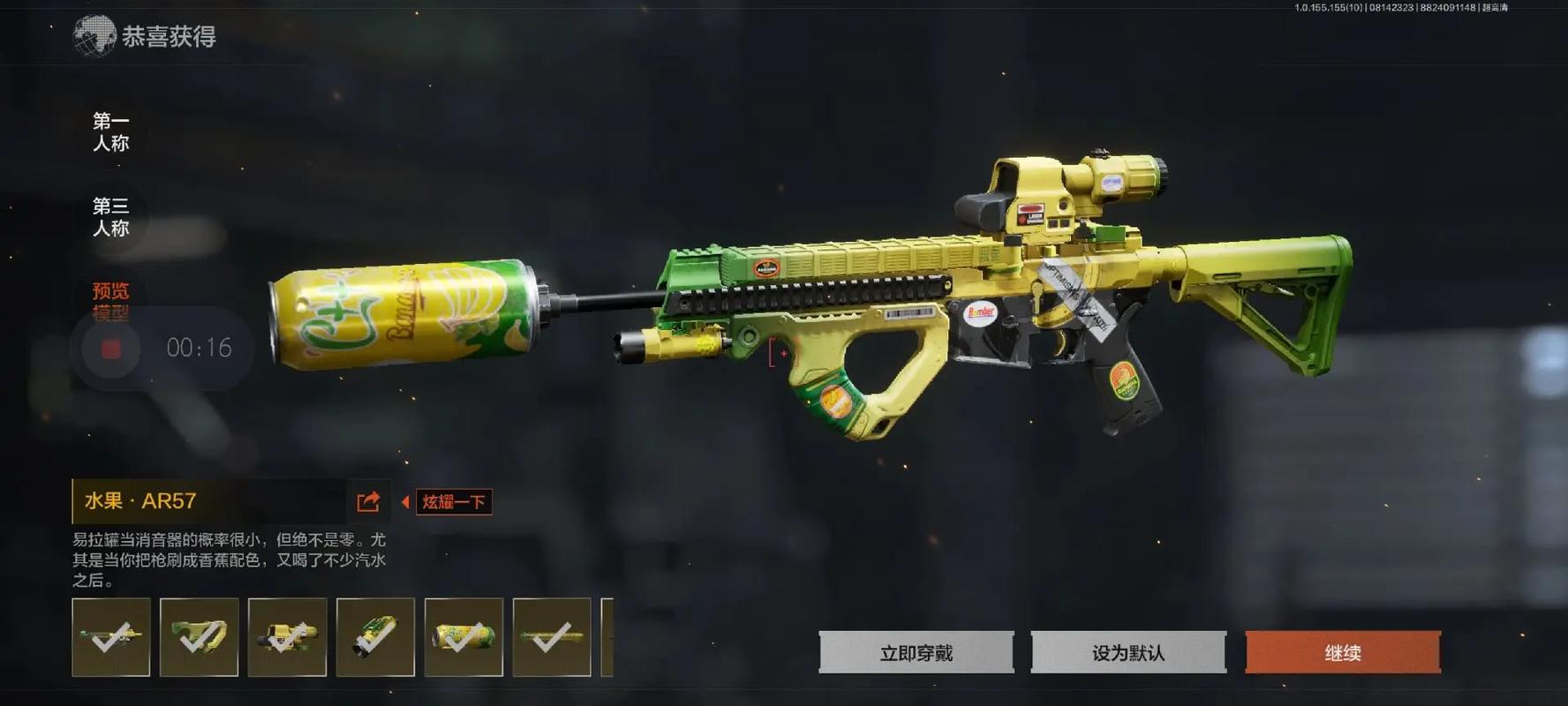Select the yellow scope attachment thumbnail

(x=288, y=637)
